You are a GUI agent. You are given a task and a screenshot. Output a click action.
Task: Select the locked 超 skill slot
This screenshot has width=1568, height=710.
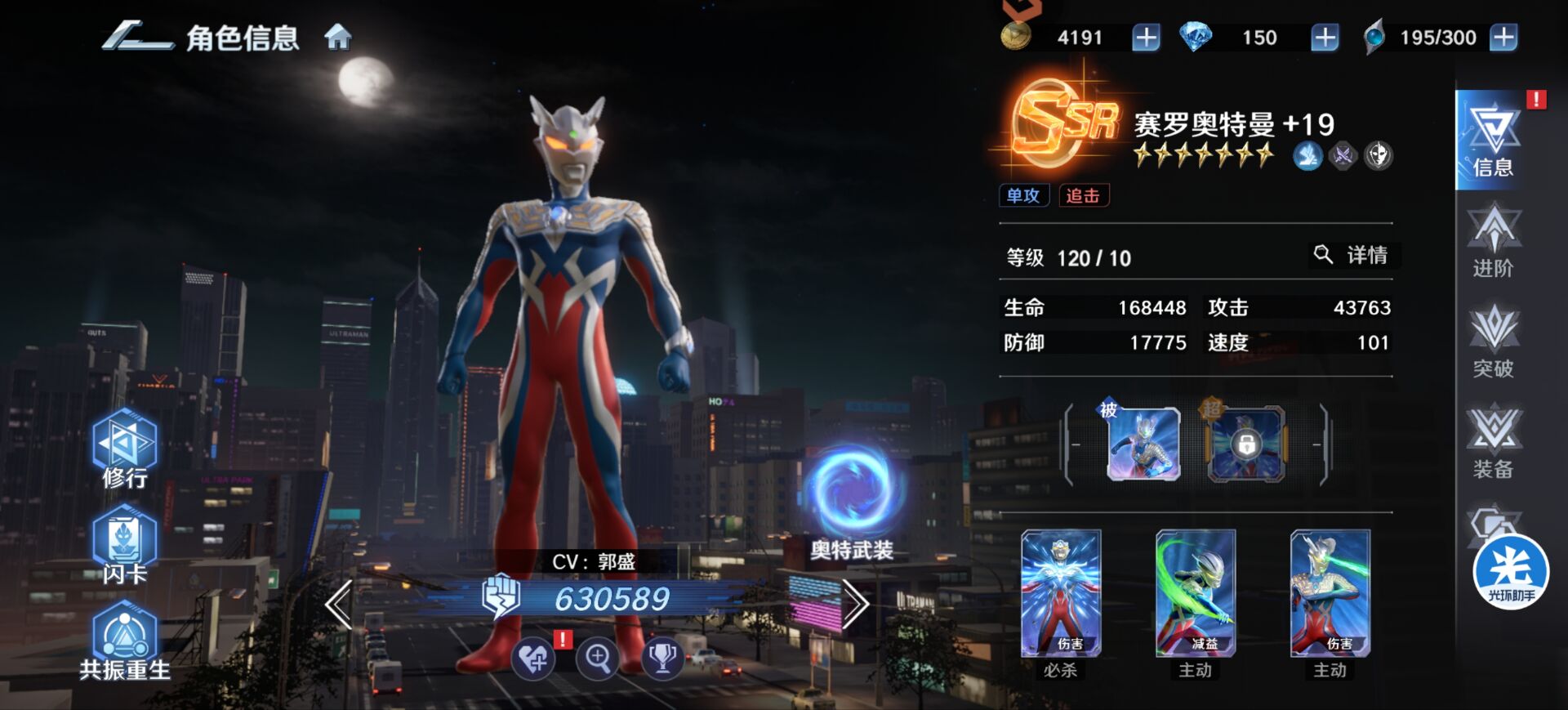coord(1245,444)
